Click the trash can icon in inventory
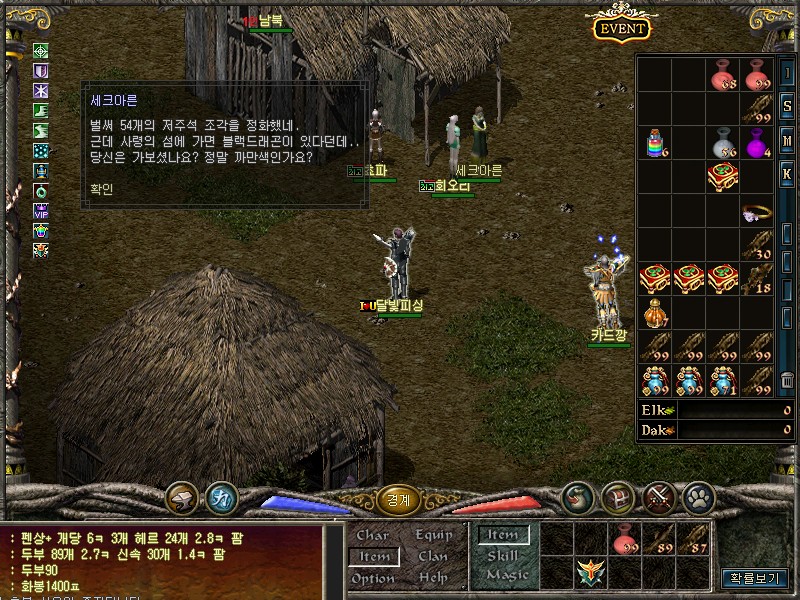The image size is (800, 600). click(x=788, y=380)
